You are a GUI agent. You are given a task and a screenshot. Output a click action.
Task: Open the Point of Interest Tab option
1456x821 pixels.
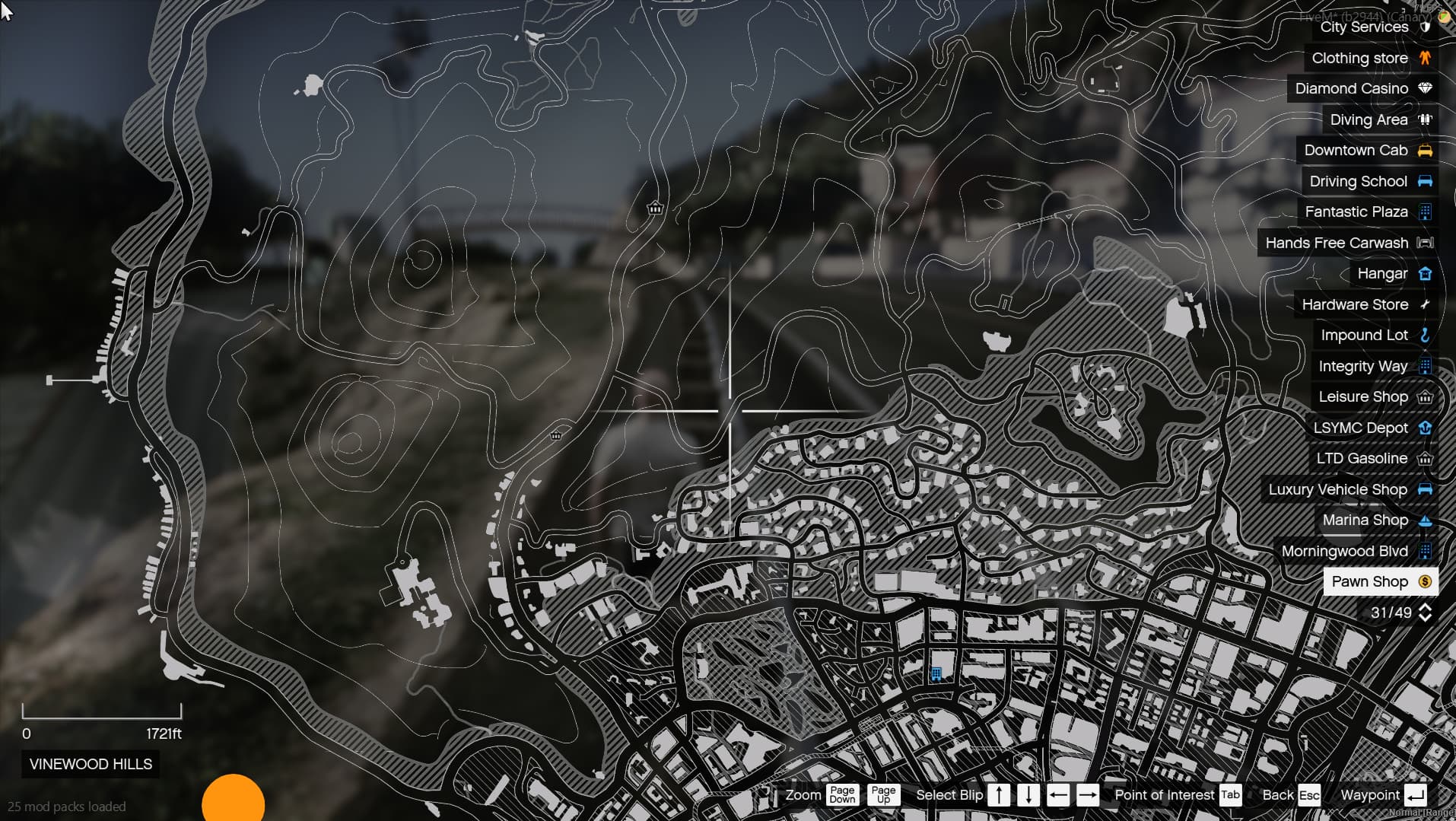pyautogui.click(x=1229, y=794)
